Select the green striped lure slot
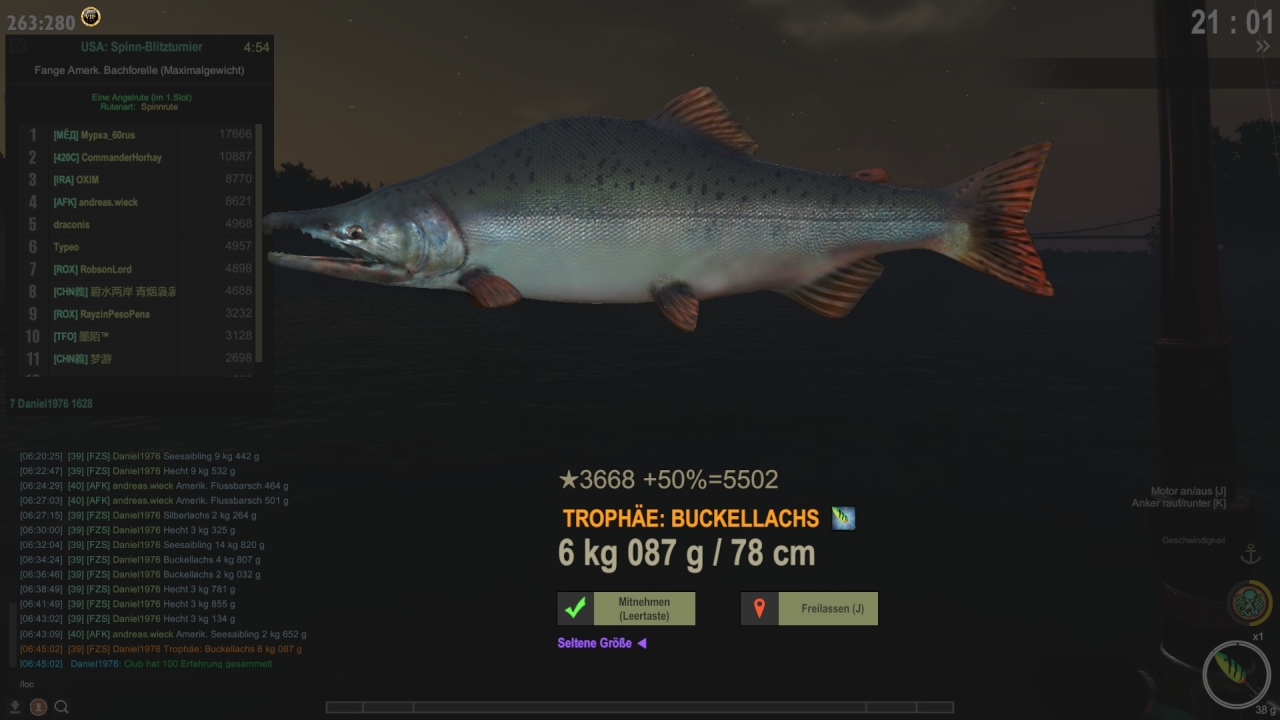Viewport: 1280px width, 720px height. point(1236,674)
